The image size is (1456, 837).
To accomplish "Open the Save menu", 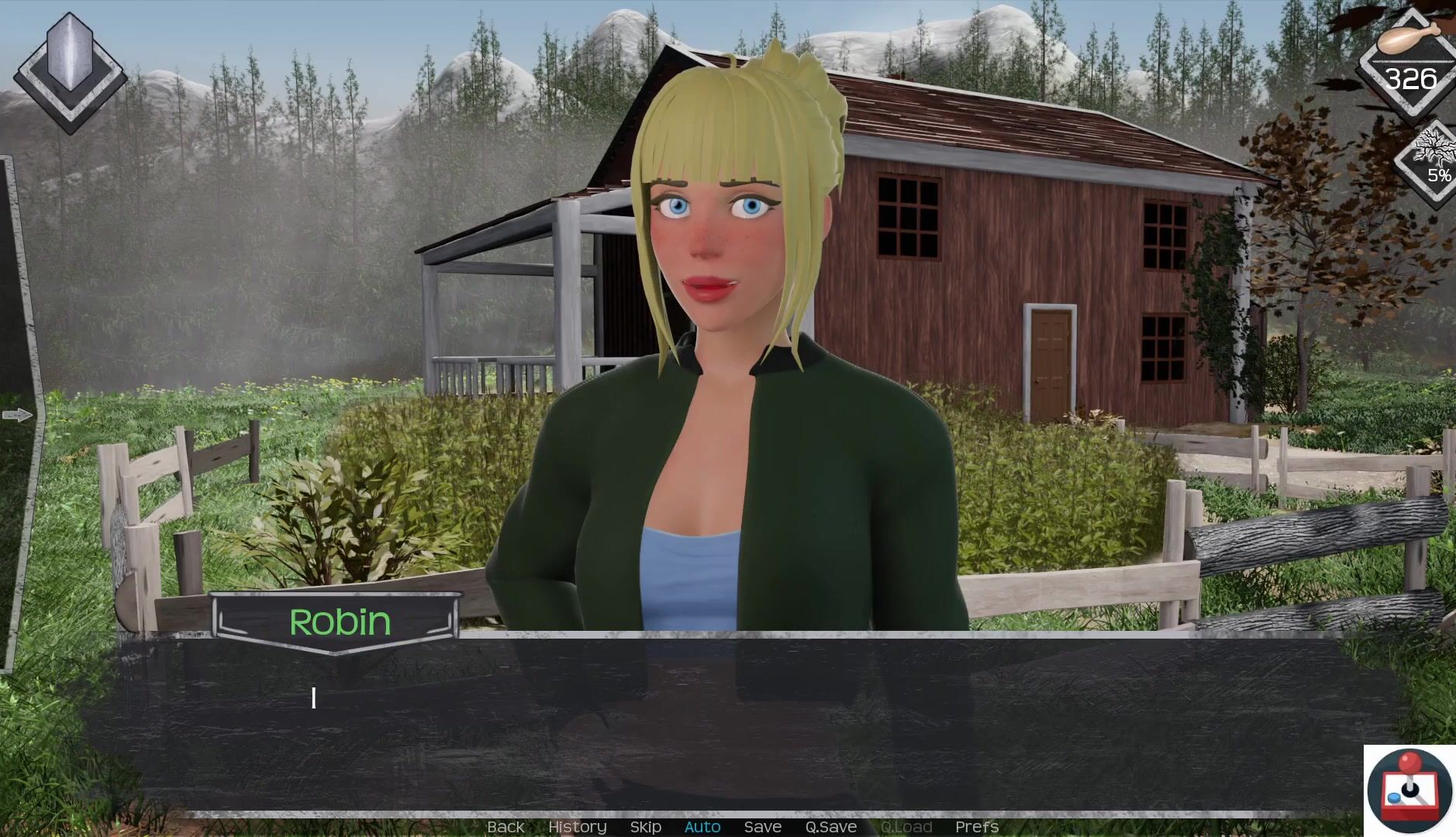I will tap(762, 827).
